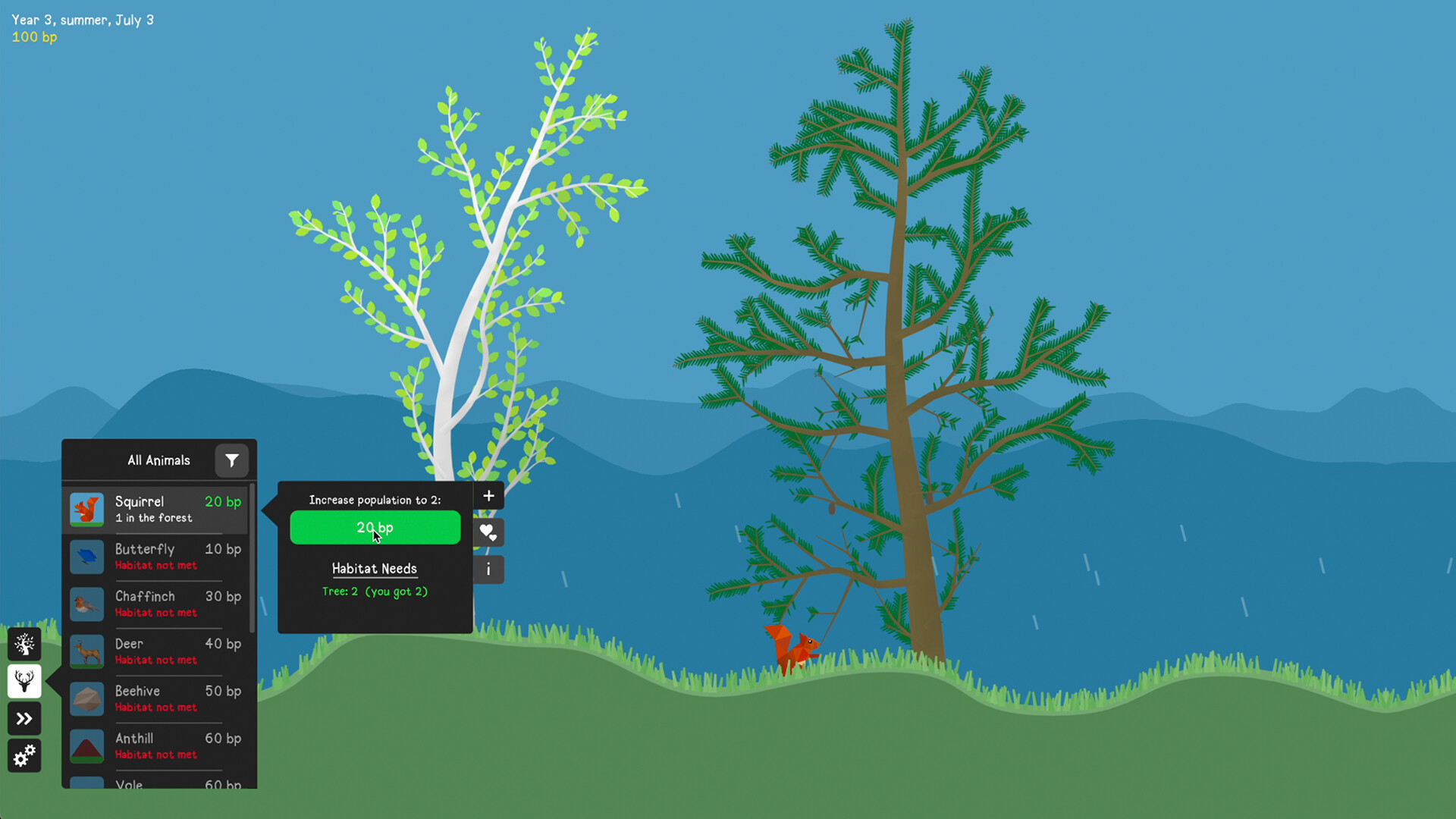Click the plus icon beside the squirrel tooltip

(x=488, y=495)
